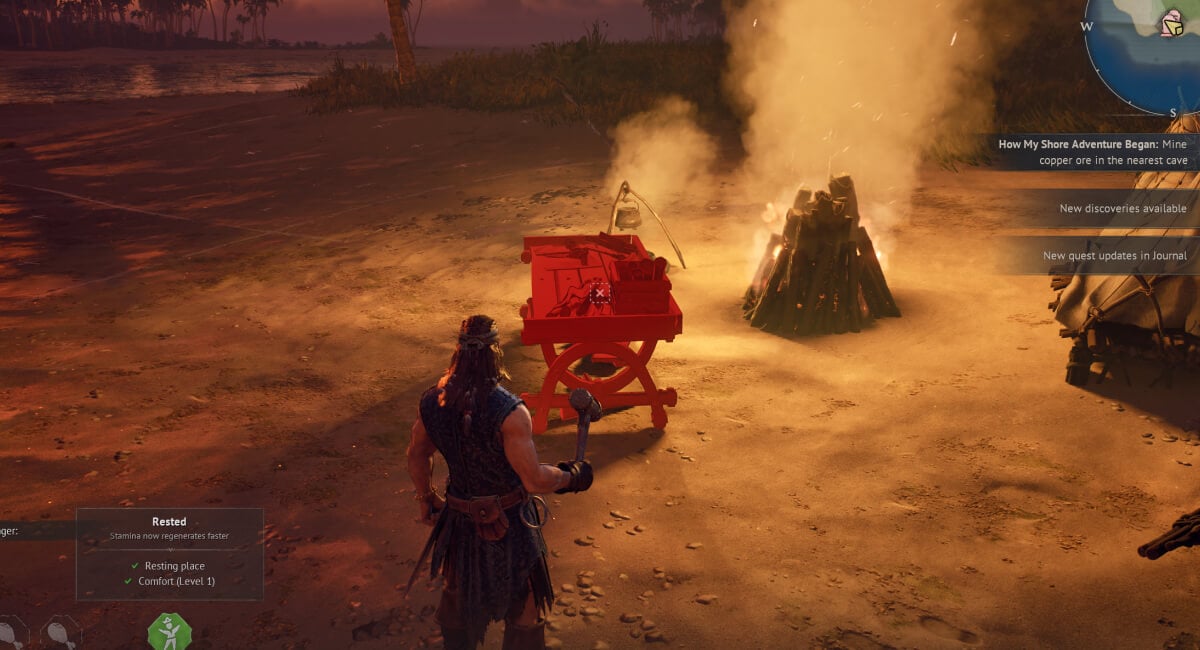Screen dimensions: 1200x650
Task: Click the pink location marker on the minimap
Action: [x=1172, y=24]
